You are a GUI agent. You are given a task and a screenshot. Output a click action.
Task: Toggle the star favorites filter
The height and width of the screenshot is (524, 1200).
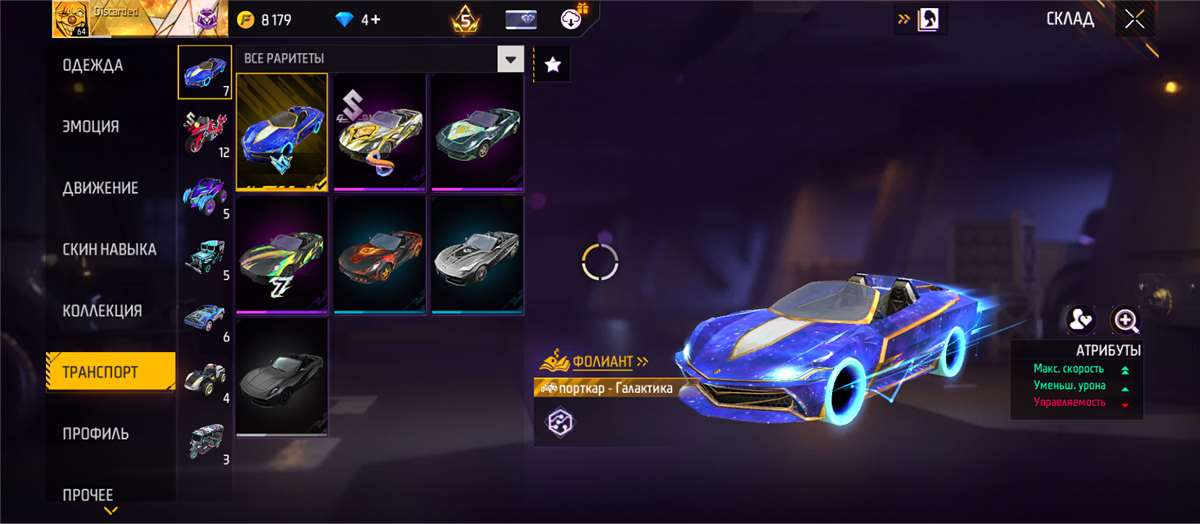coord(553,65)
